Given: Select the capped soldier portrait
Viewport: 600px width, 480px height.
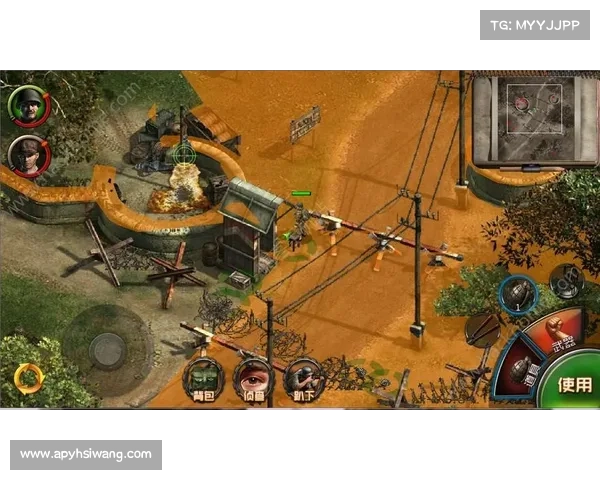Looking at the screenshot, I should 27,155.
